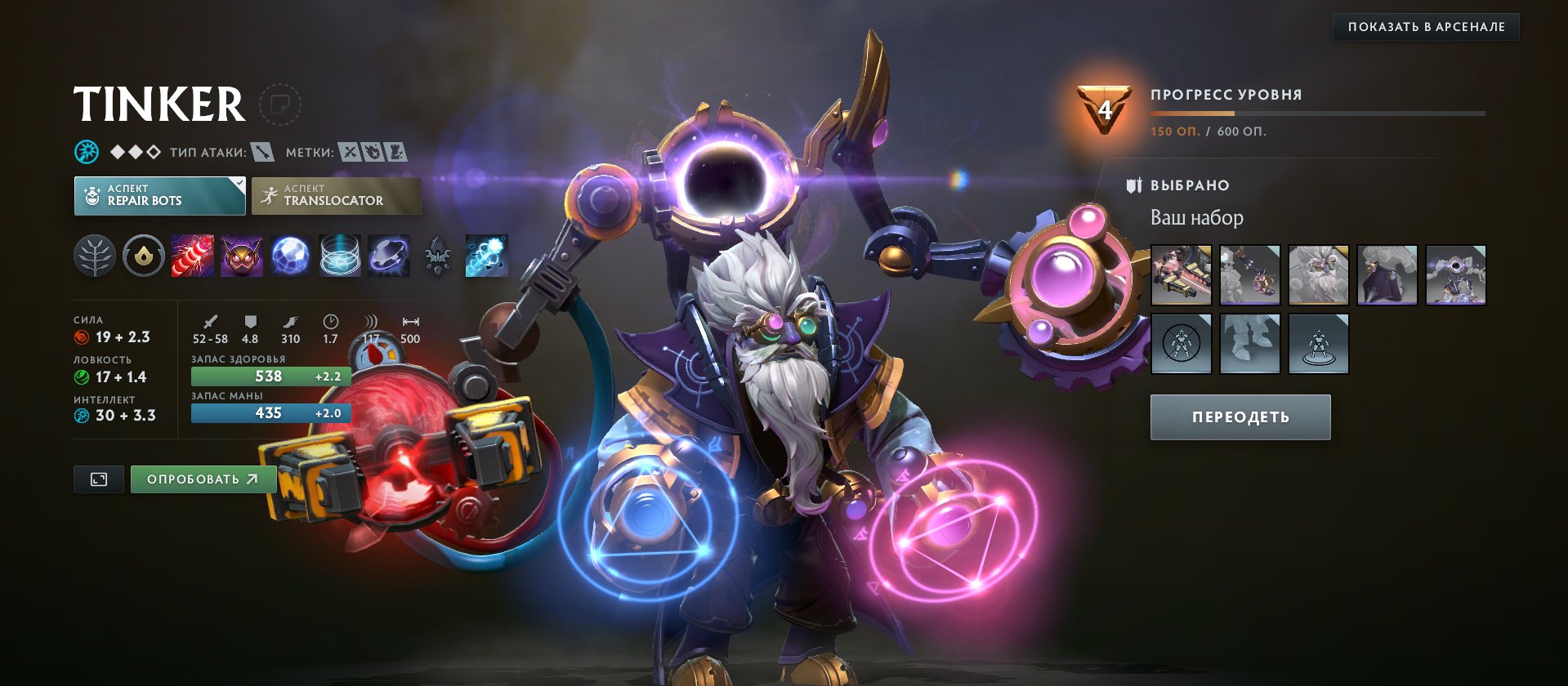Open the Repair Bots aspect dropdown chevron
The image size is (1568, 686).
[x=238, y=183]
